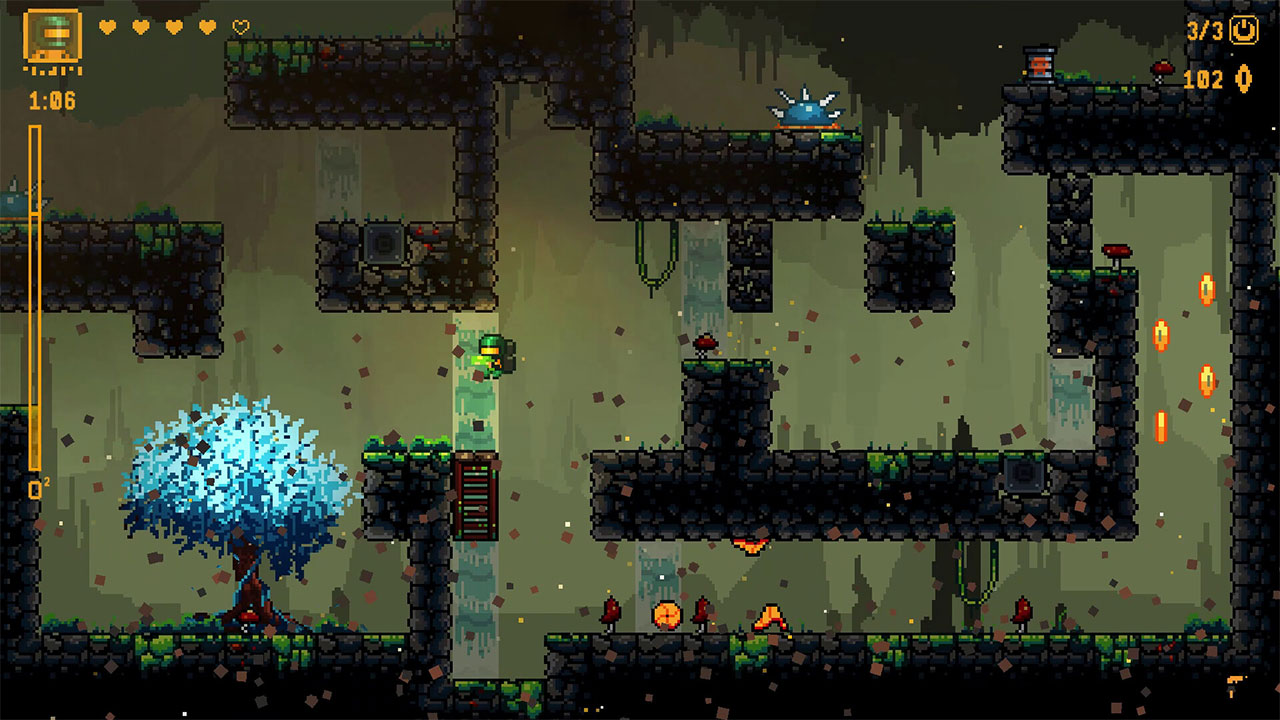Click the vertical progress bar on the left edge
1280x720 pixels.
click(x=36, y=290)
